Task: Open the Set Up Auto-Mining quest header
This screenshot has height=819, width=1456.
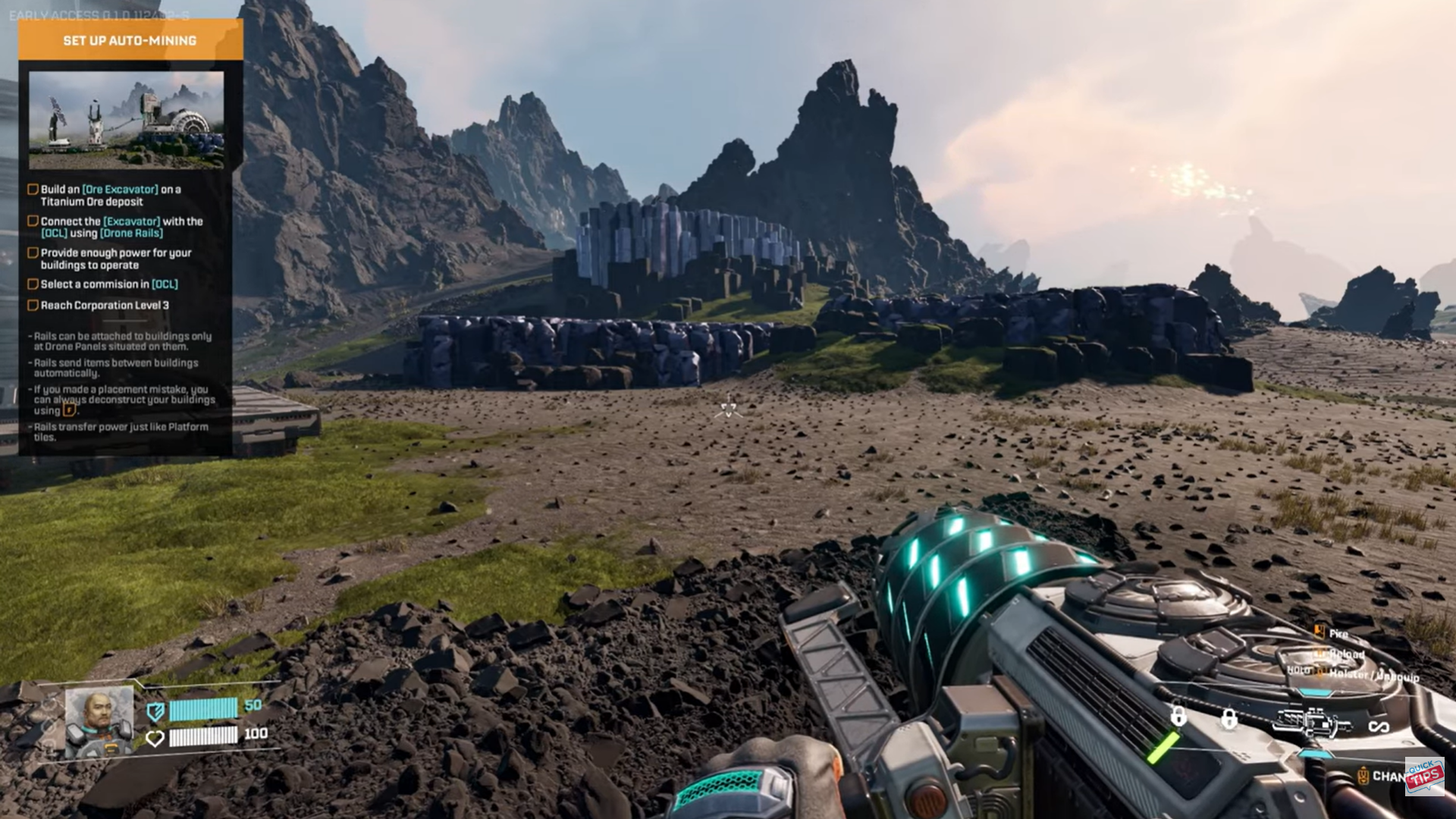Action: click(130, 40)
